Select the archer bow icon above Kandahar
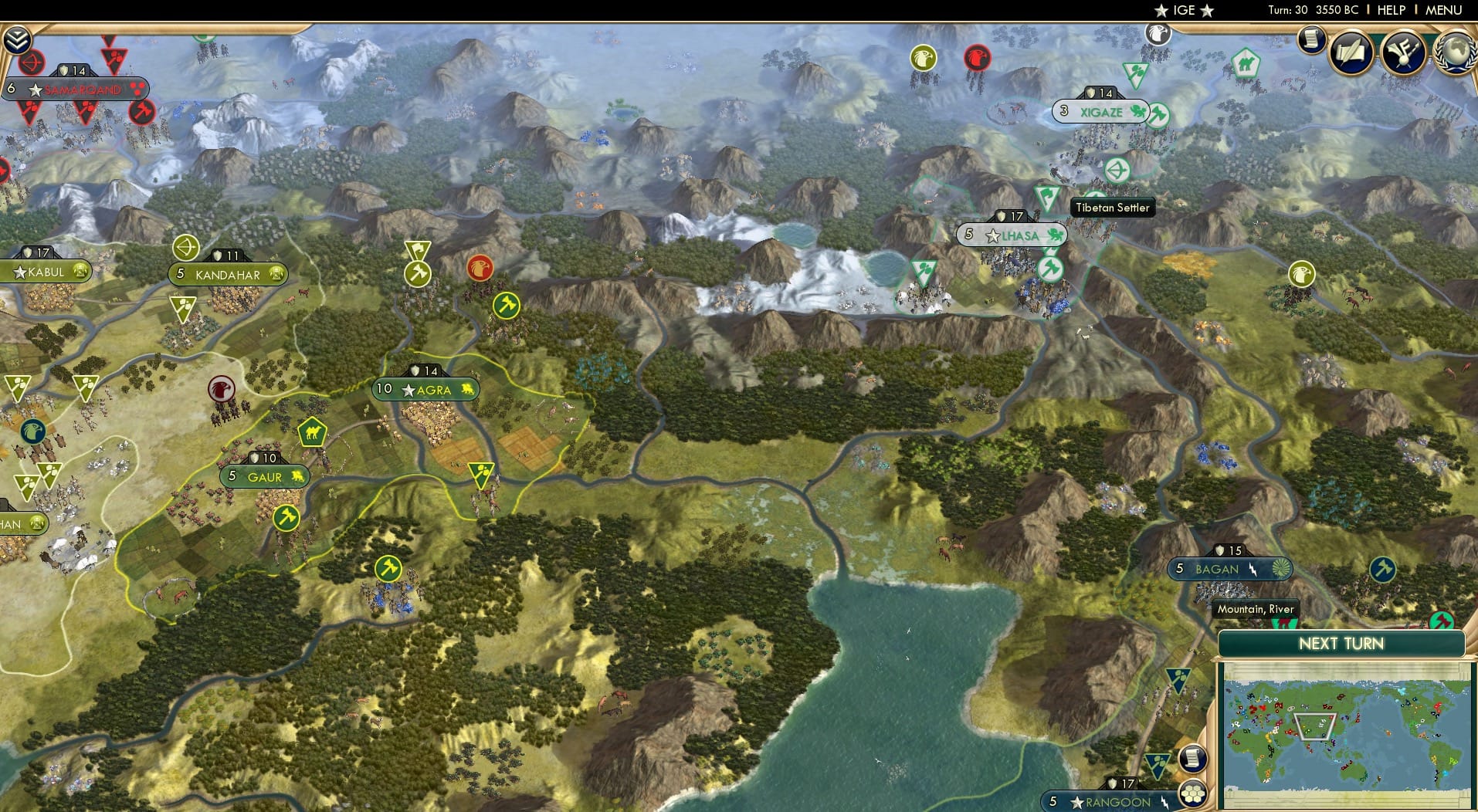Viewport: 1478px width, 812px height. [x=185, y=249]
